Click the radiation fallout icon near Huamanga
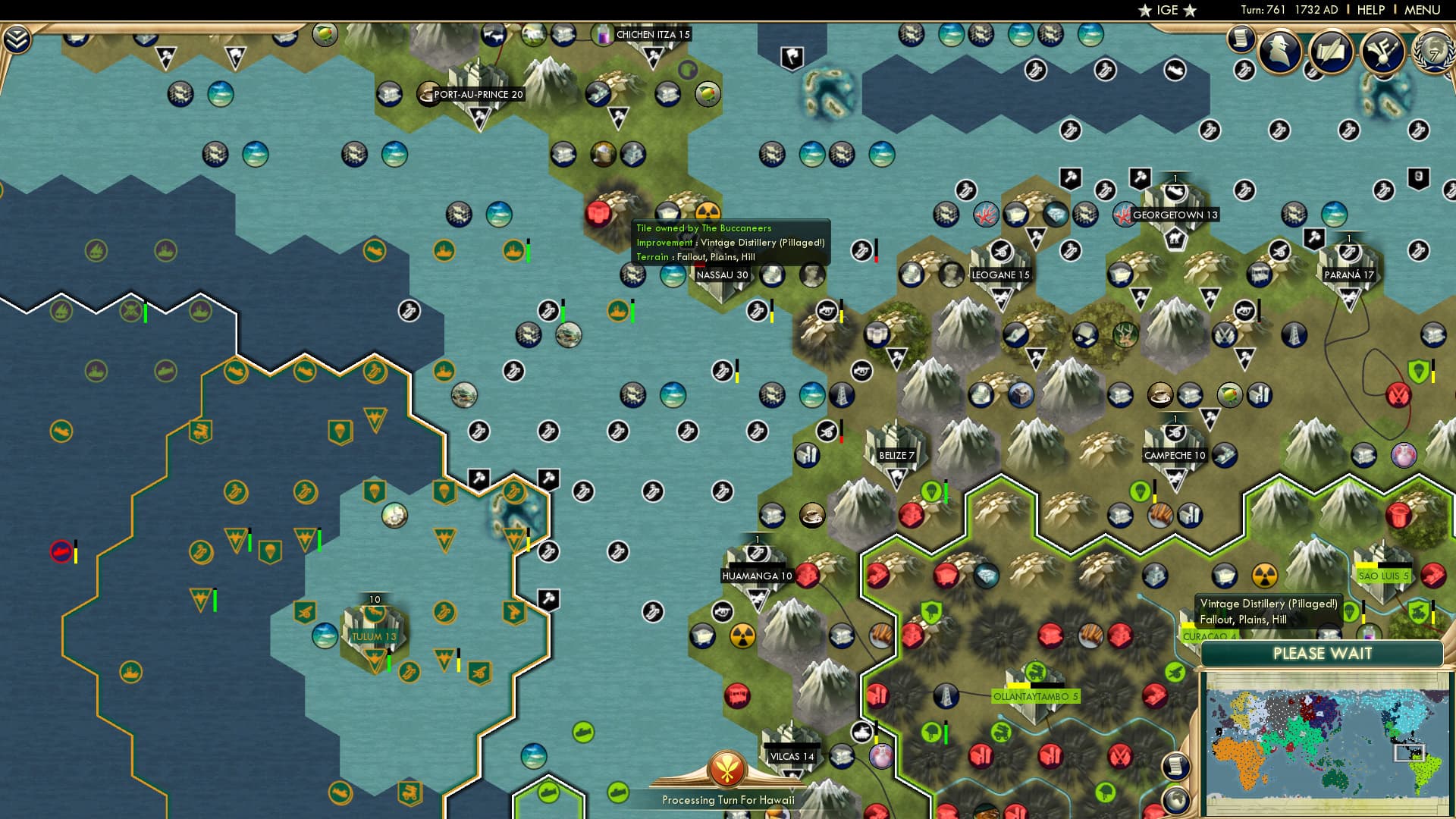Viewport: 1456px width, 819px height. click(x=743, y=635)
